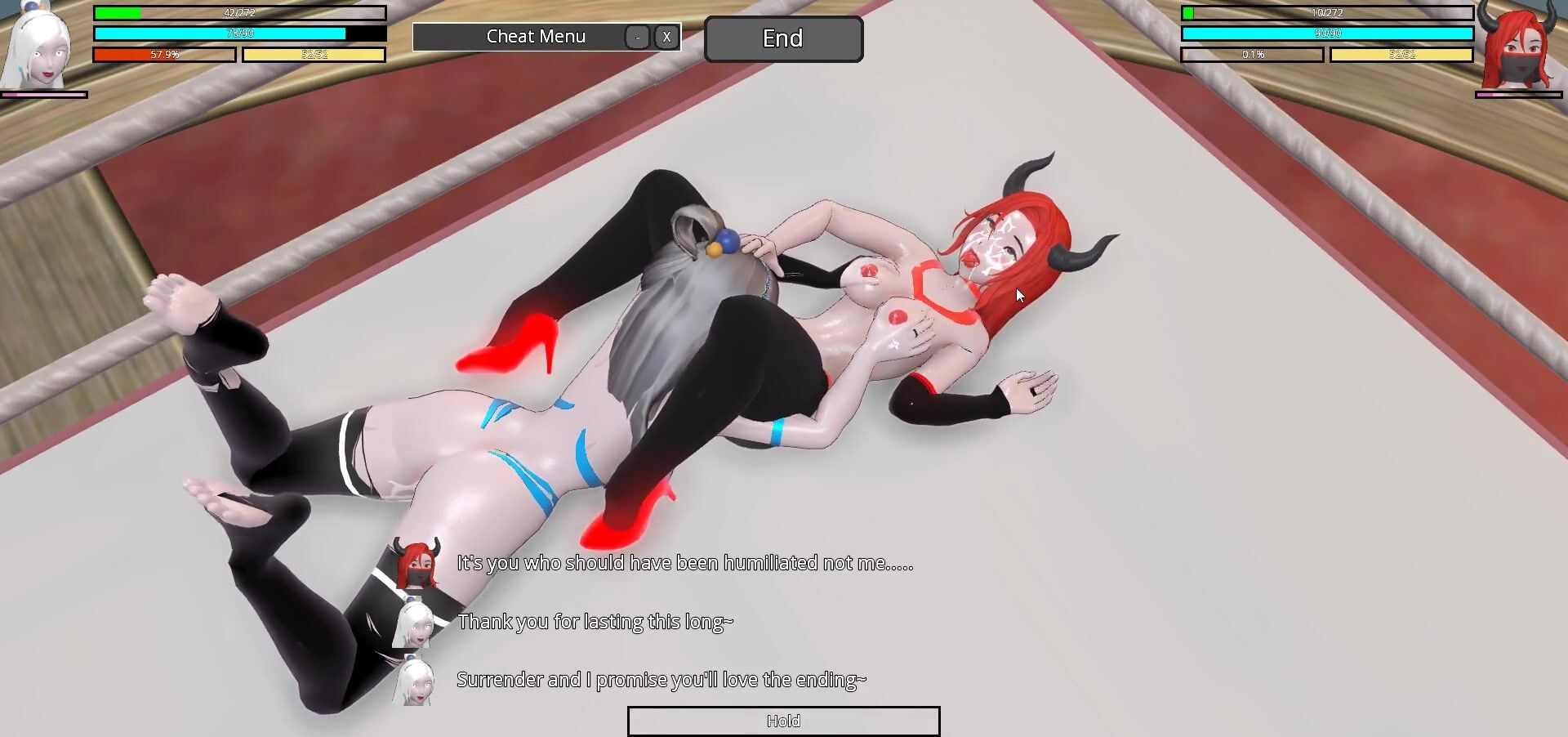Close the Cheat Menu with X
Image resolution: width=1568 pixels, height=737 pixels.
(x=666, y=37)
